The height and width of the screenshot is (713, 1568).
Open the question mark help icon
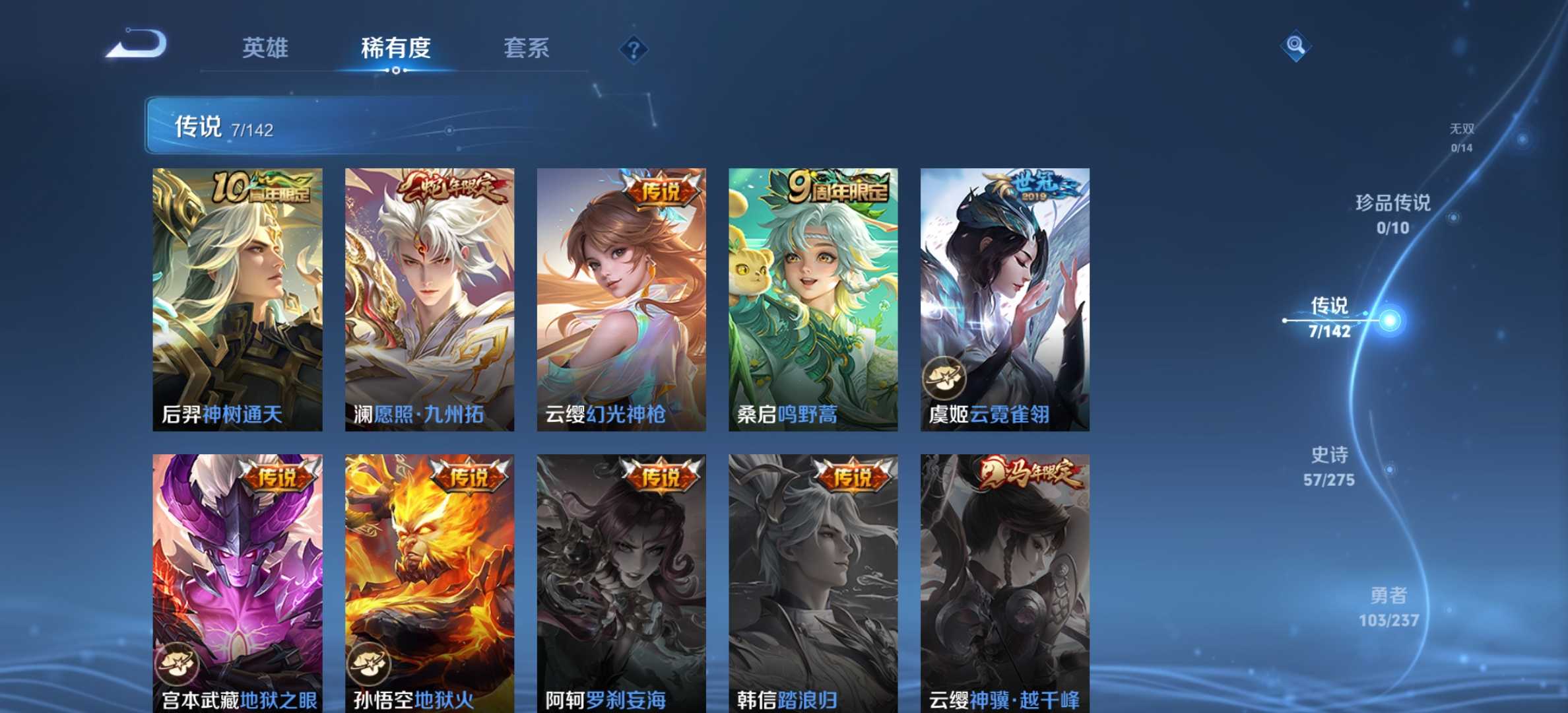click(x=634, y=50)
